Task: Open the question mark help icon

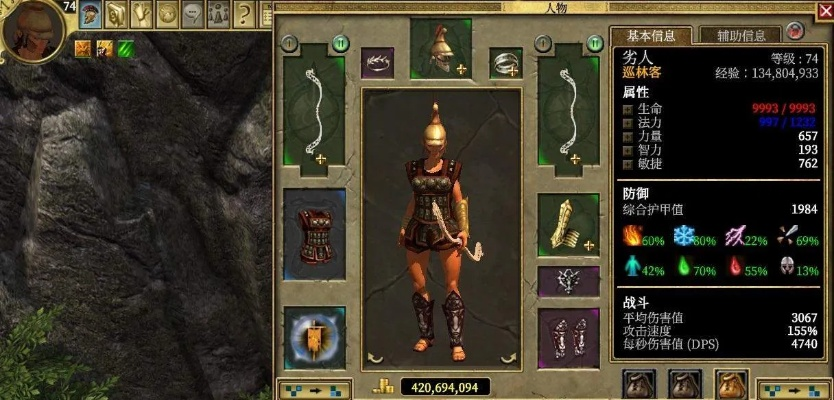Action: pos(243,14)
